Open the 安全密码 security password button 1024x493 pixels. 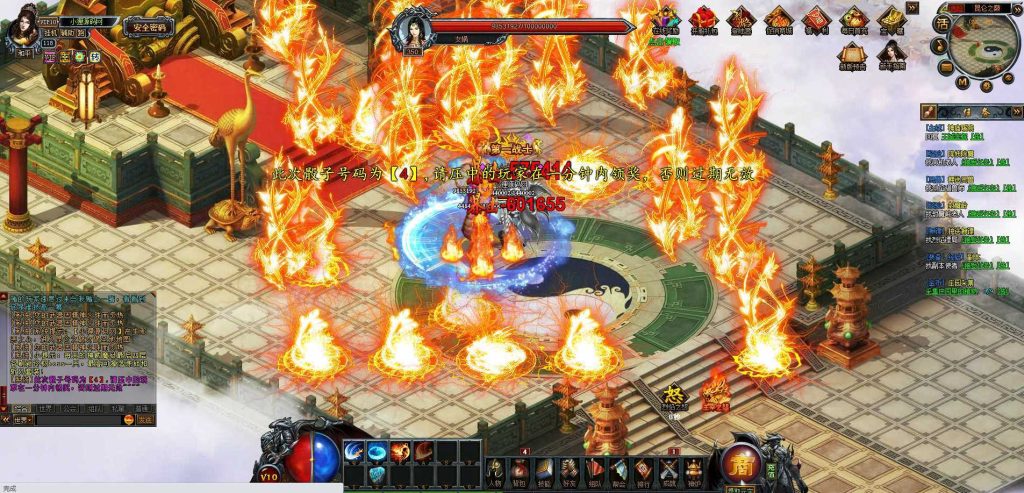click(x=149, y=27)
